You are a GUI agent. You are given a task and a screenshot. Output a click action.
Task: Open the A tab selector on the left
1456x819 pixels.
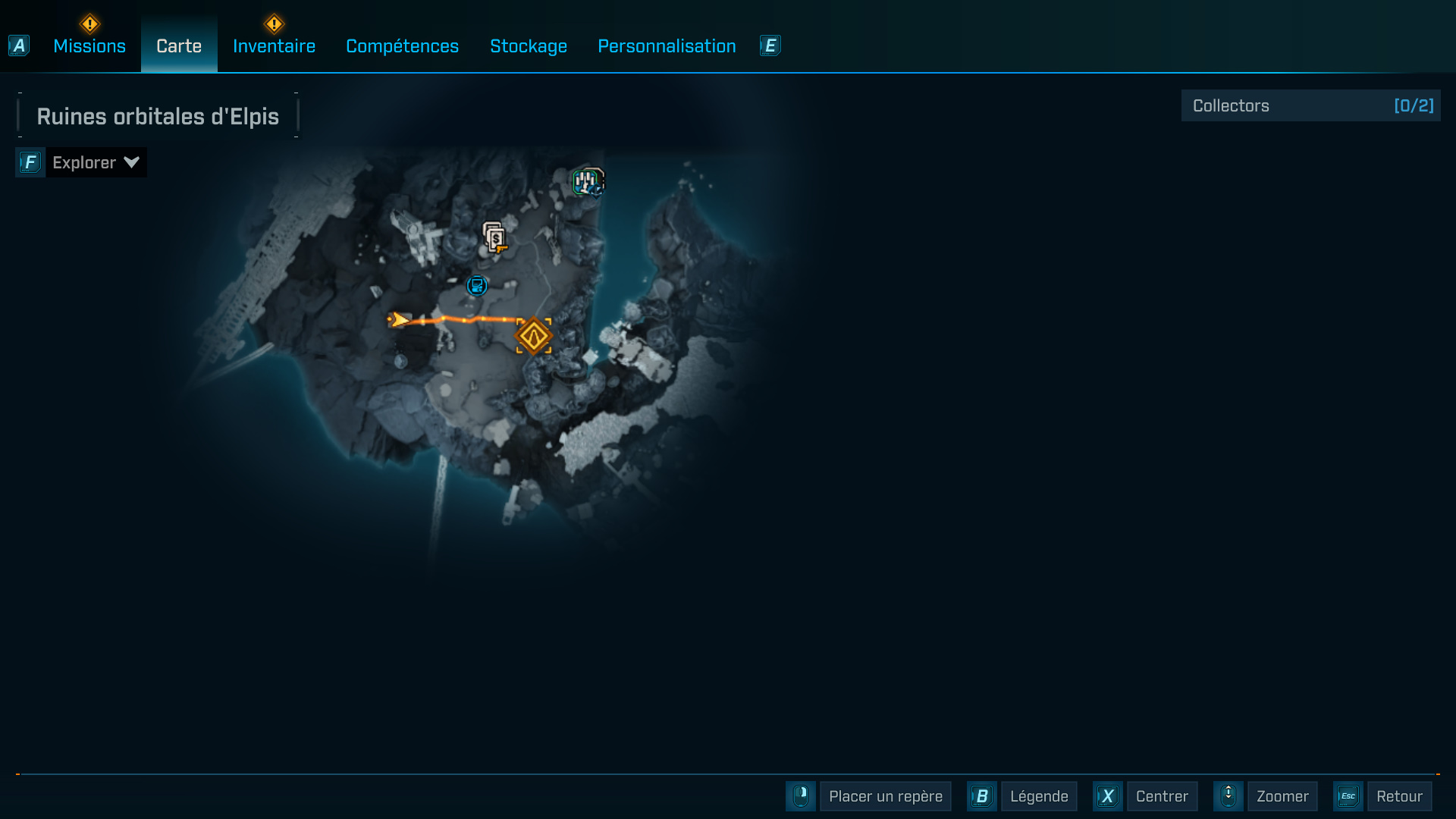click(18, 45)
